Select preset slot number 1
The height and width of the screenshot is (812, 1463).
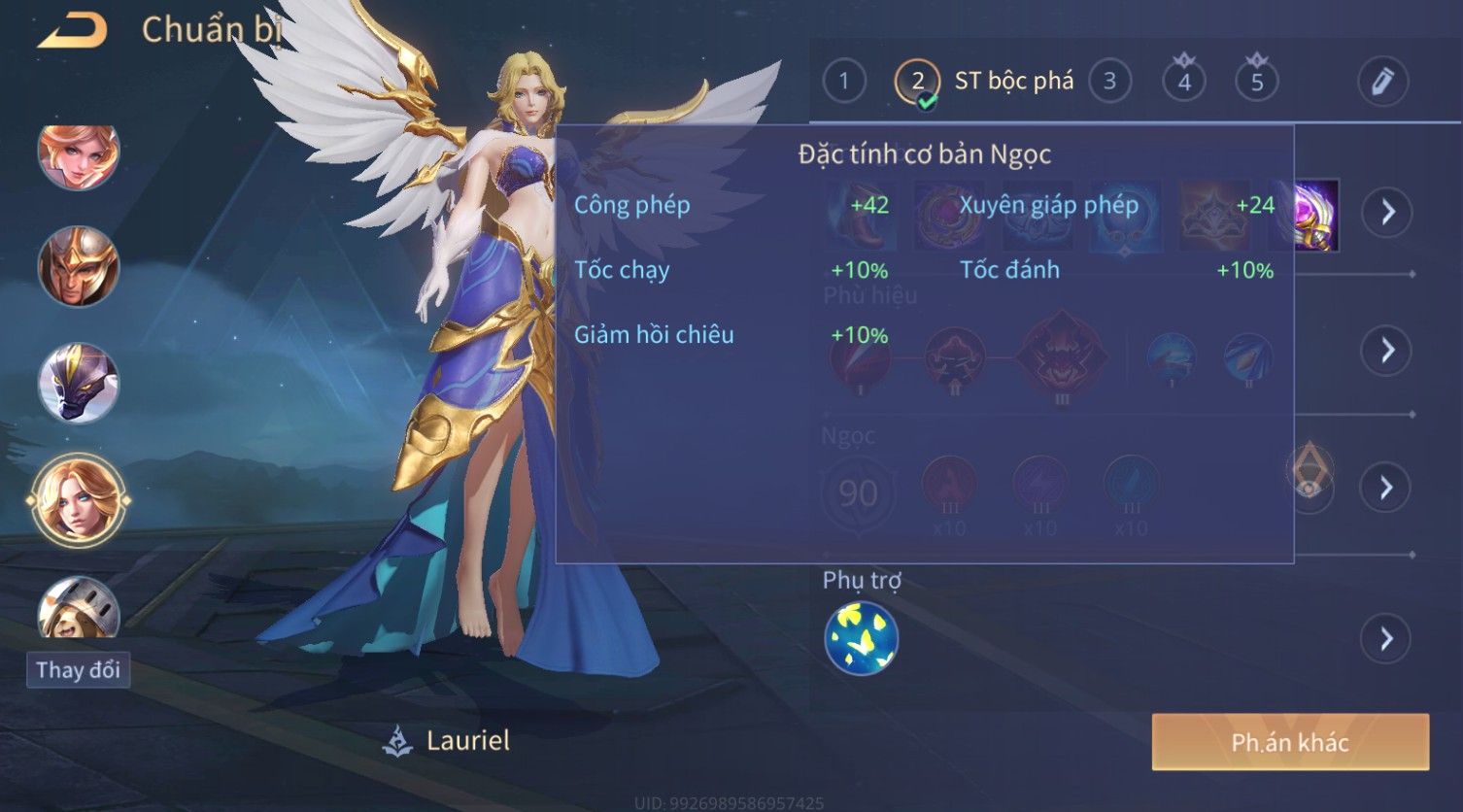pos(843,82)
